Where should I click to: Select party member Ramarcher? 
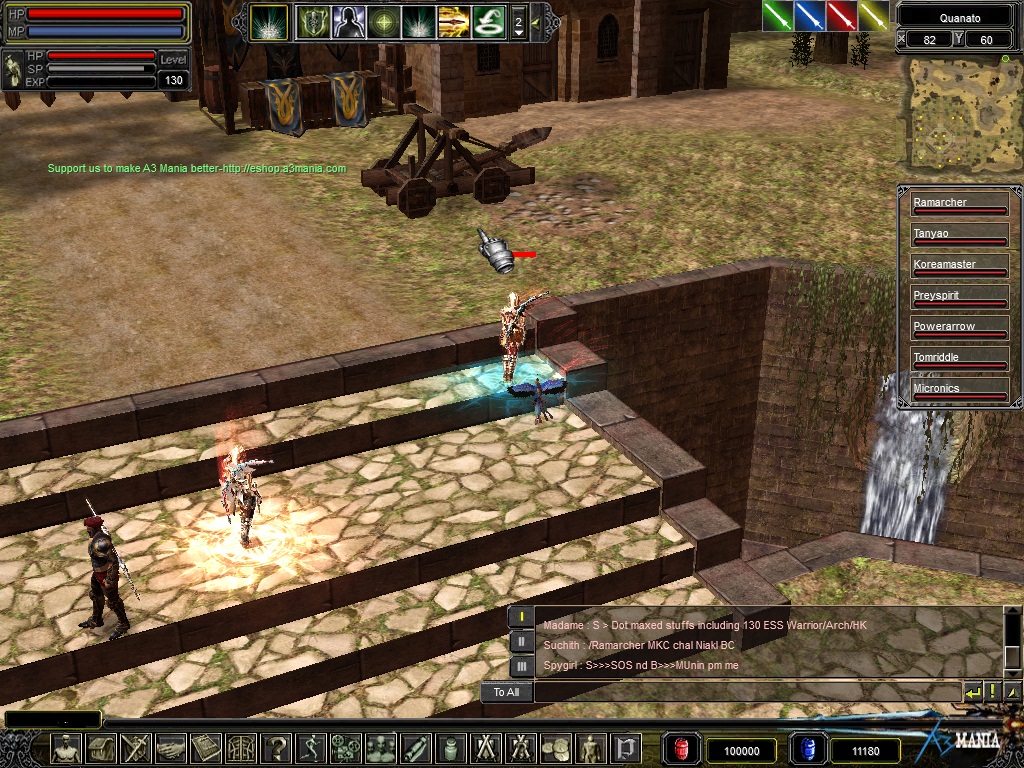tap(959, 204)
